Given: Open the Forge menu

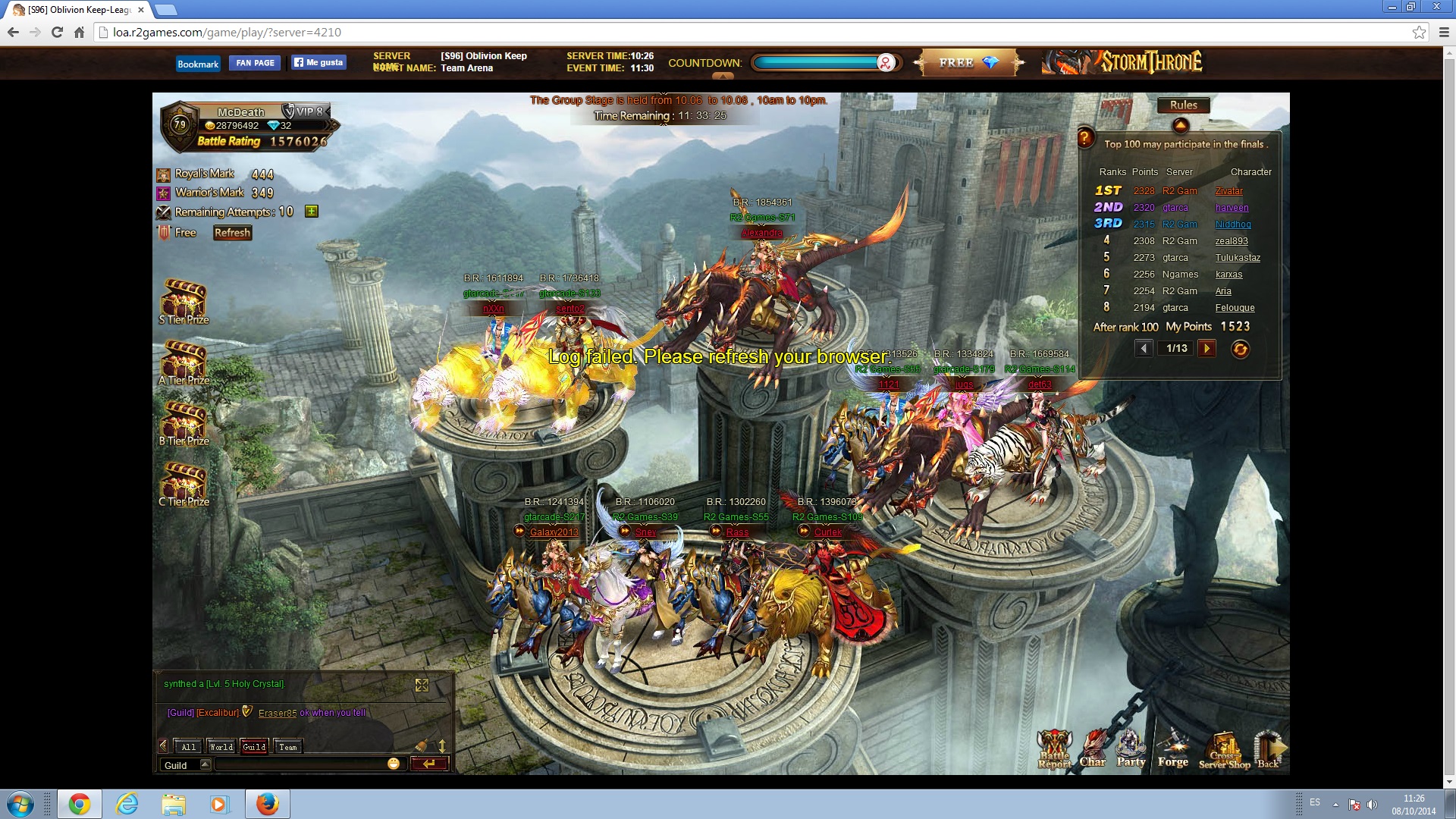Looking at the screenshot, I should [x=1172, y=749].
